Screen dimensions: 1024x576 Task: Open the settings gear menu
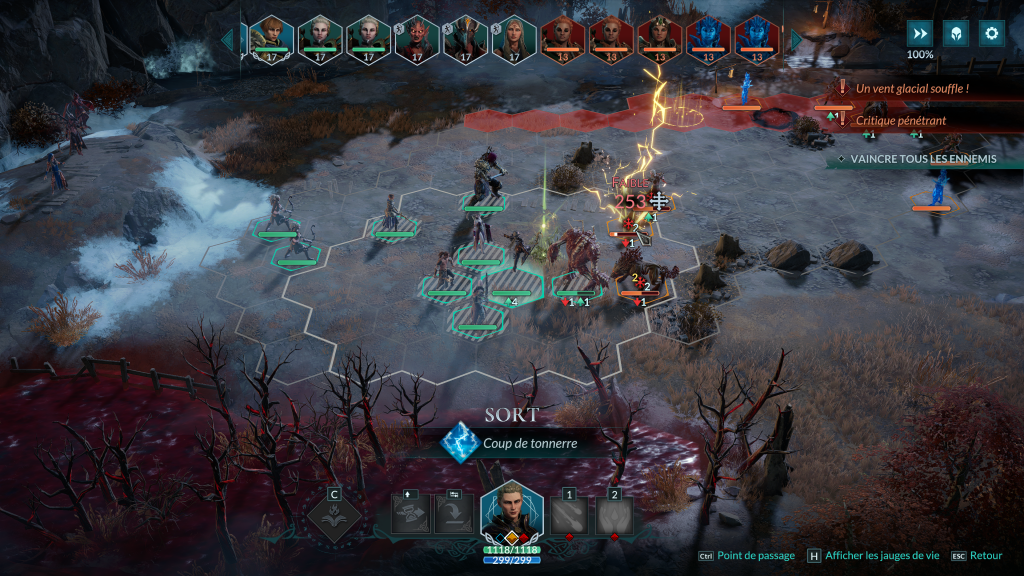tap(991, 33)
